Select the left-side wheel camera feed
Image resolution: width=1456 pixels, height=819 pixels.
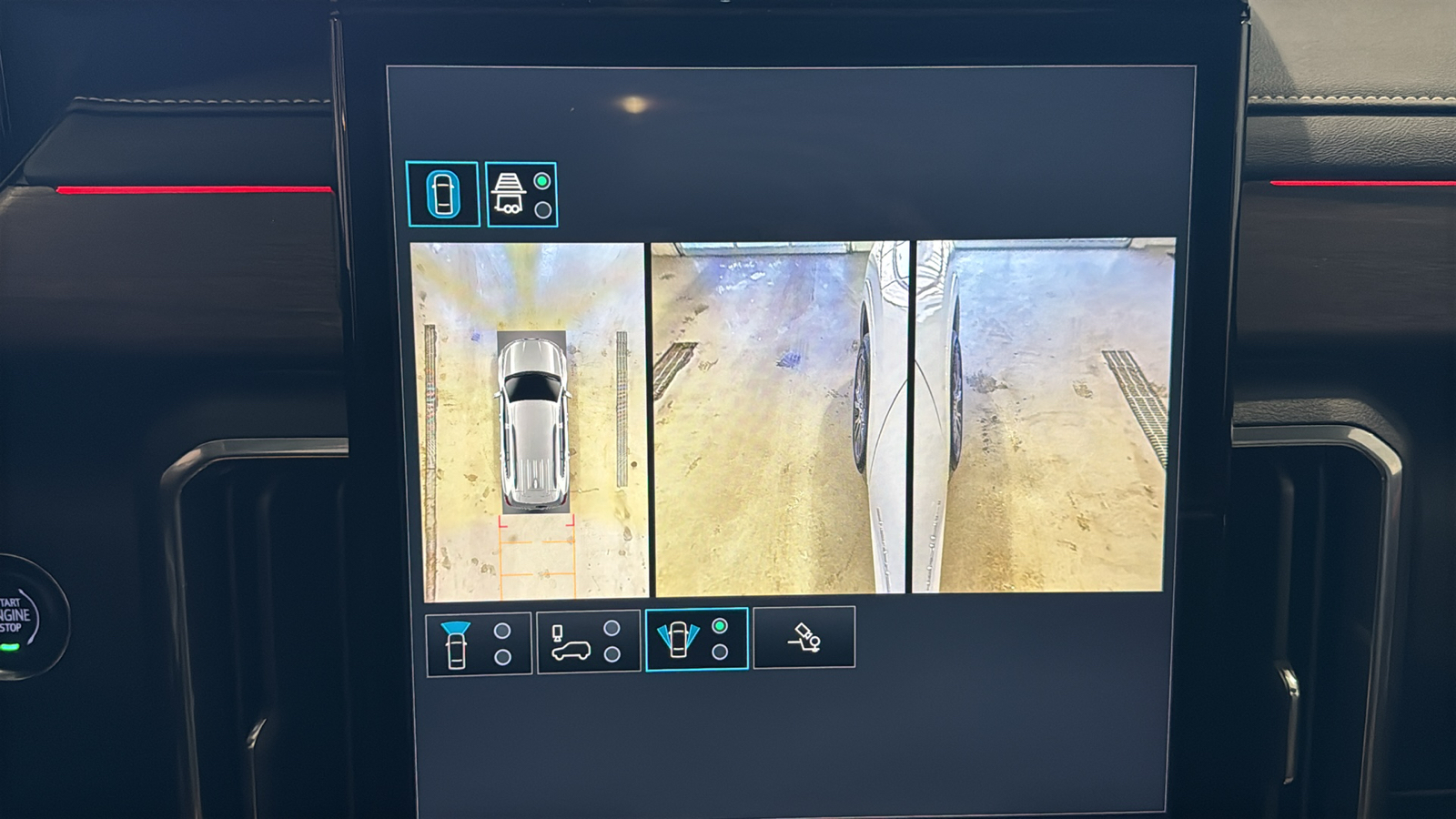(x=780, y=418)
